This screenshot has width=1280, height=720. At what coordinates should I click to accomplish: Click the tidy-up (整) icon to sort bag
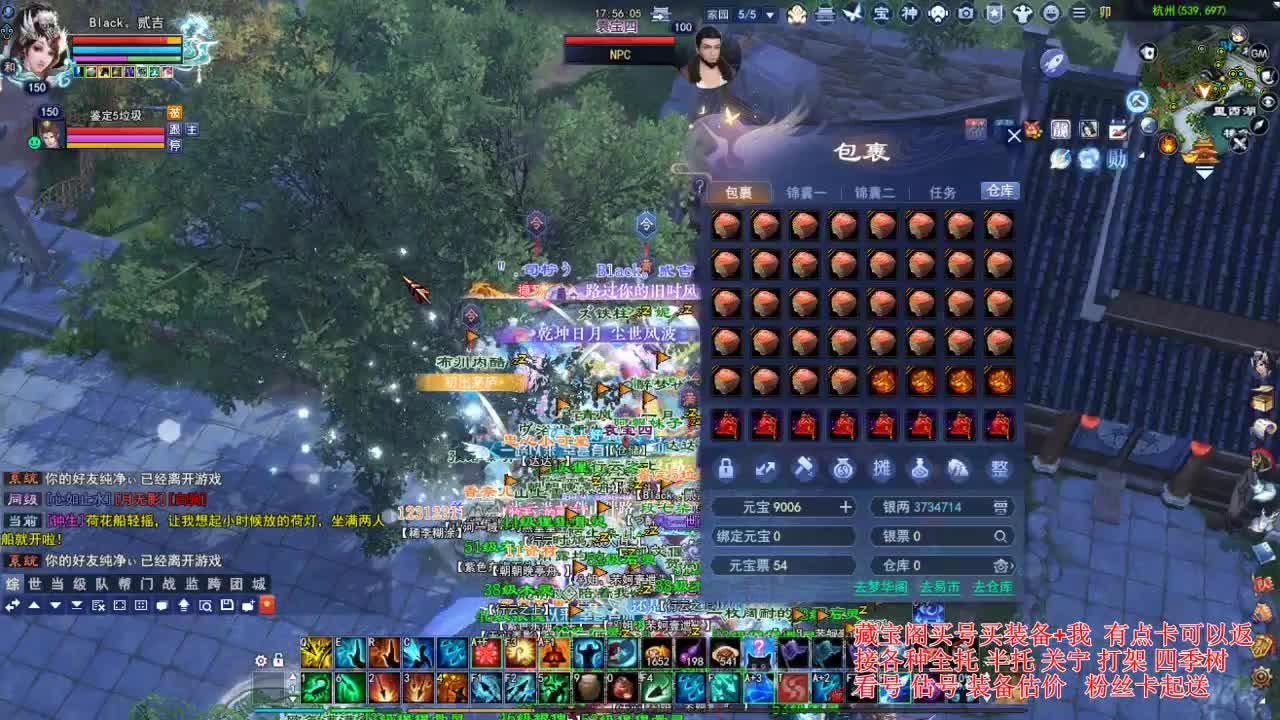click(x=999, y=468)
